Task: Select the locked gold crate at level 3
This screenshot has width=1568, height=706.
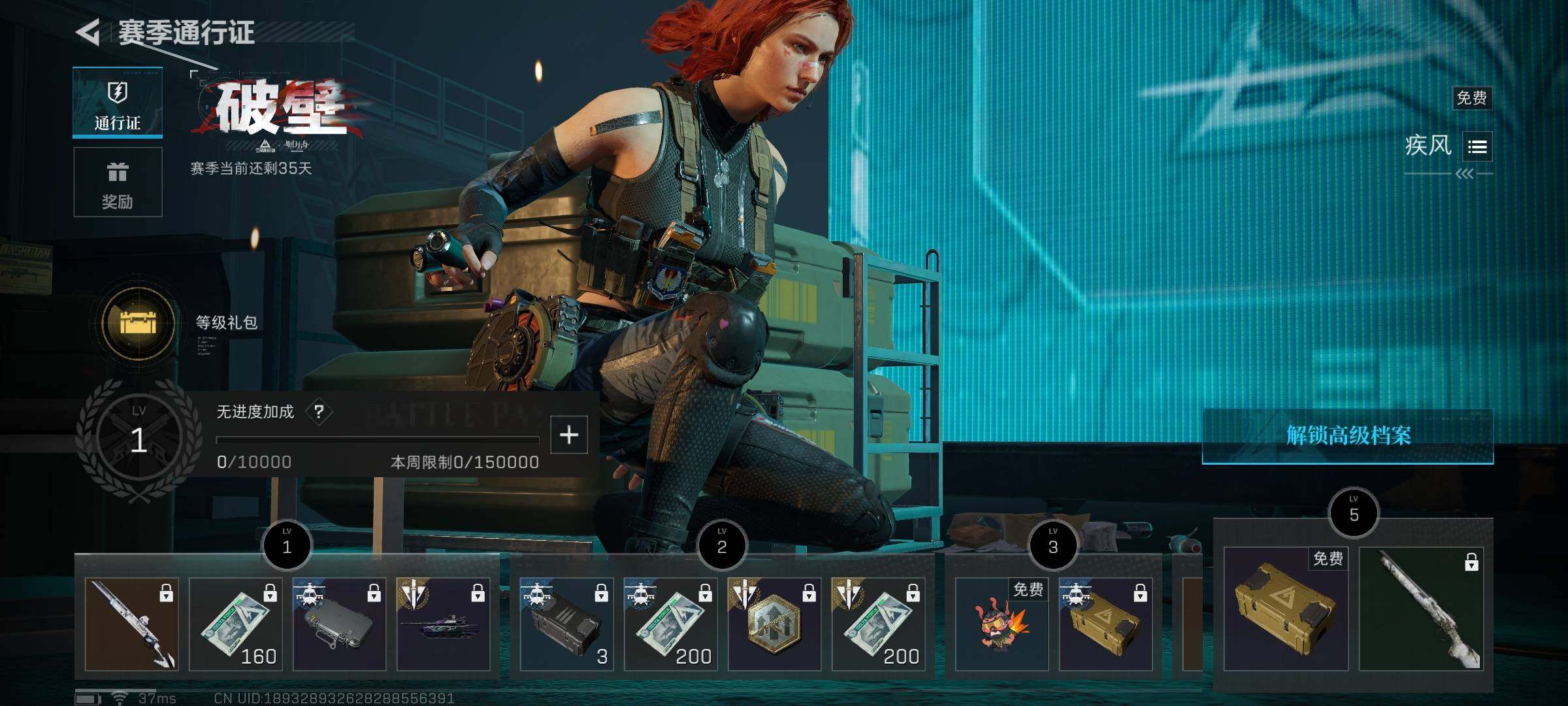Action: [1105, 624]
